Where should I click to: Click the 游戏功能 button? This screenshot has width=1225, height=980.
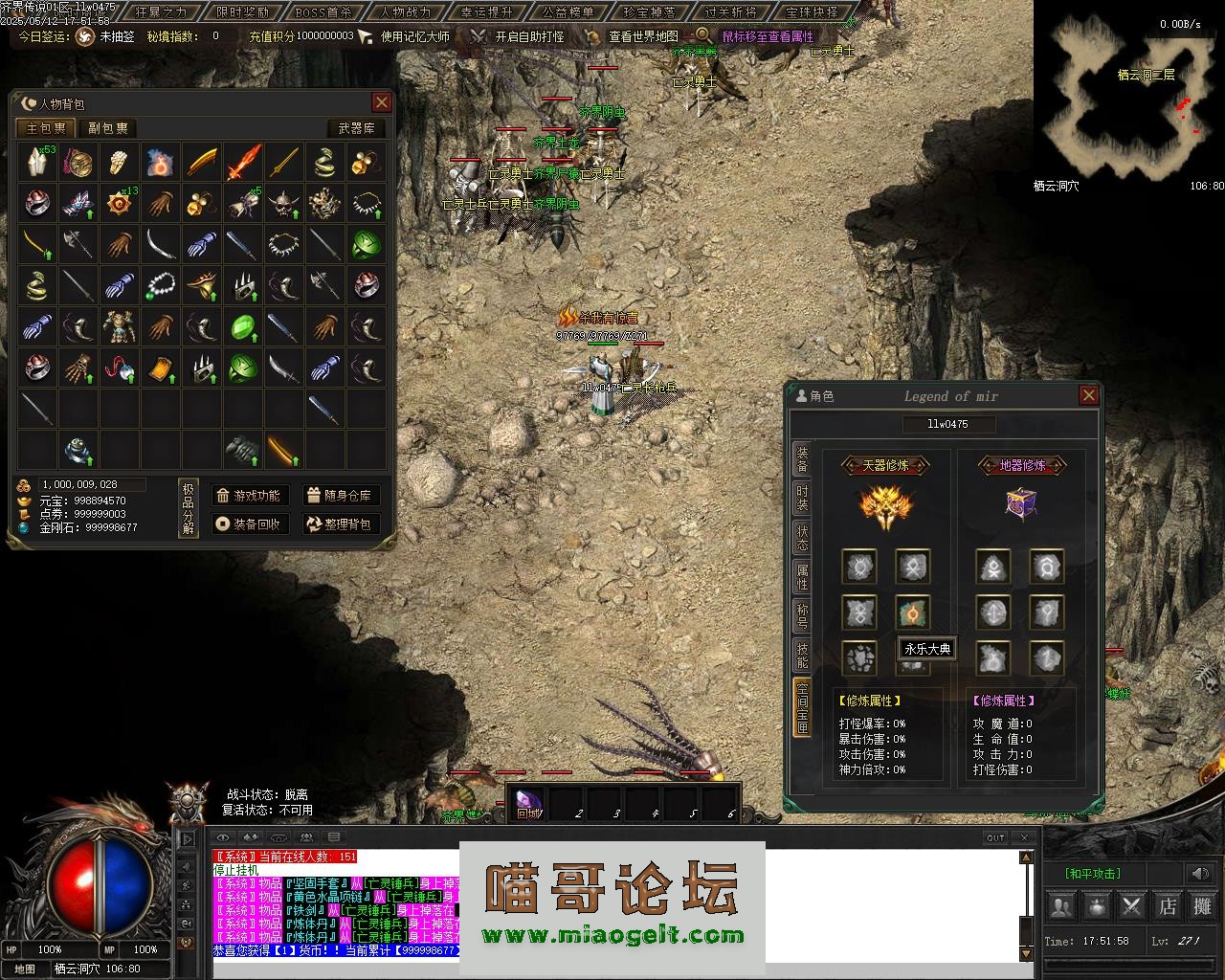[250, 496]
